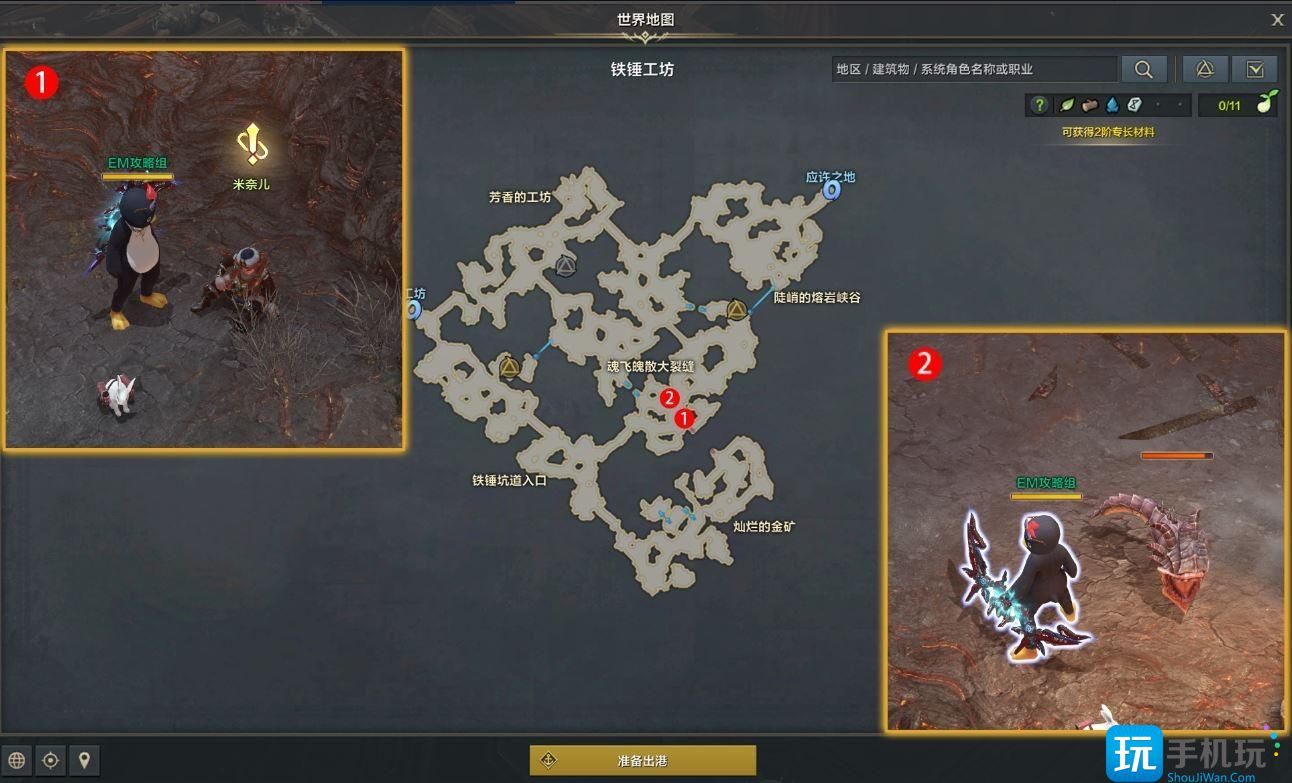
Task: Click the globe icon in the bottom left
Action: click(x=17, y=760)
